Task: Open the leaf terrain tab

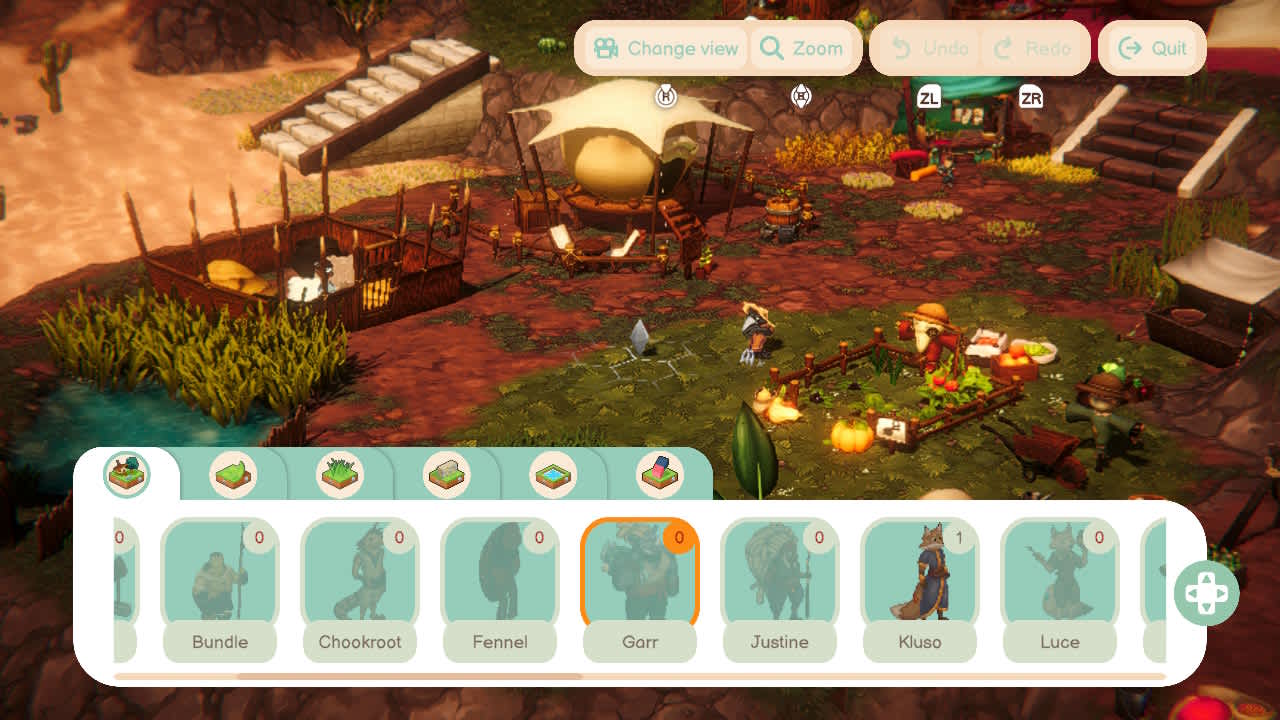Action: 235,476
